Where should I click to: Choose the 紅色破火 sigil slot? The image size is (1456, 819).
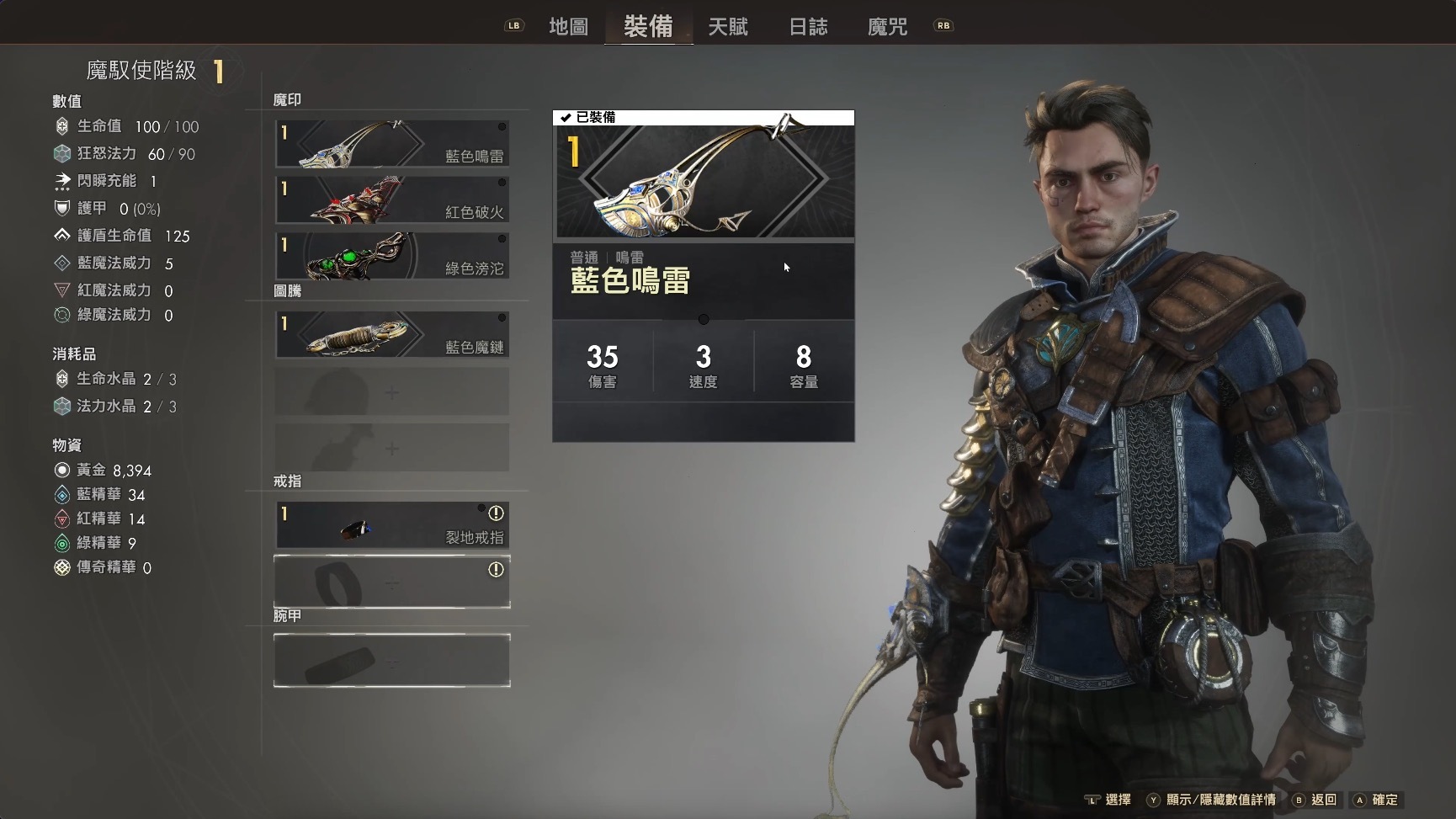coord(392,199)
